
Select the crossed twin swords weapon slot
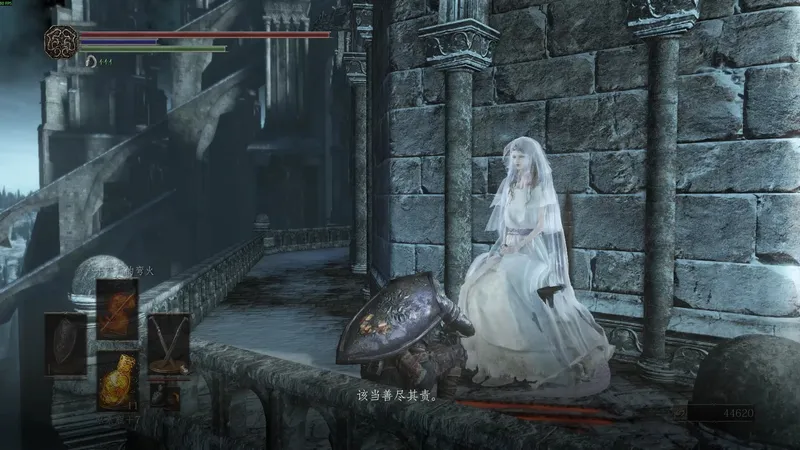pyautogui.click(x=168, y=343)
